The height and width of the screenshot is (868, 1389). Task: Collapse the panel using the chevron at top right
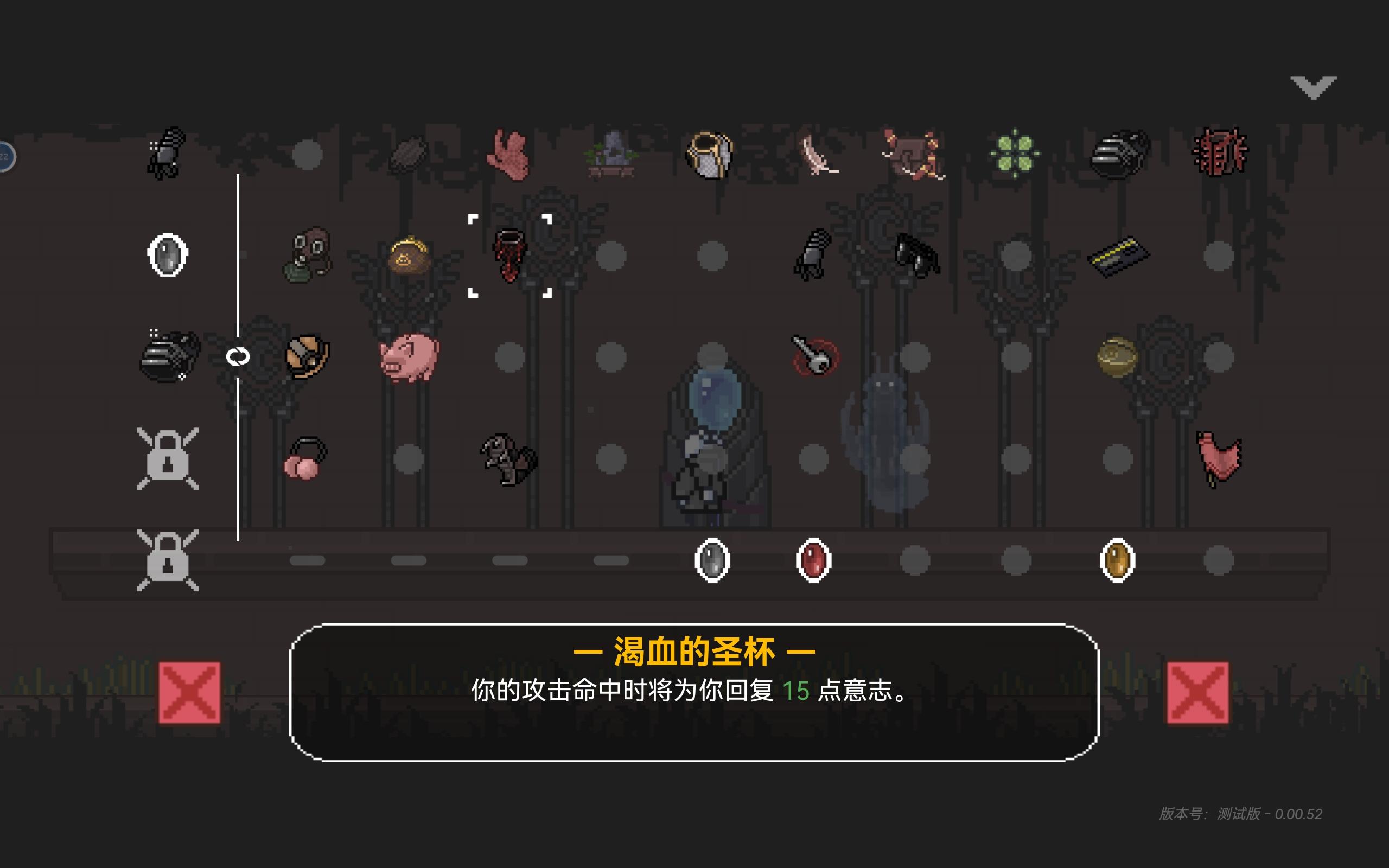pos(1314,86)
